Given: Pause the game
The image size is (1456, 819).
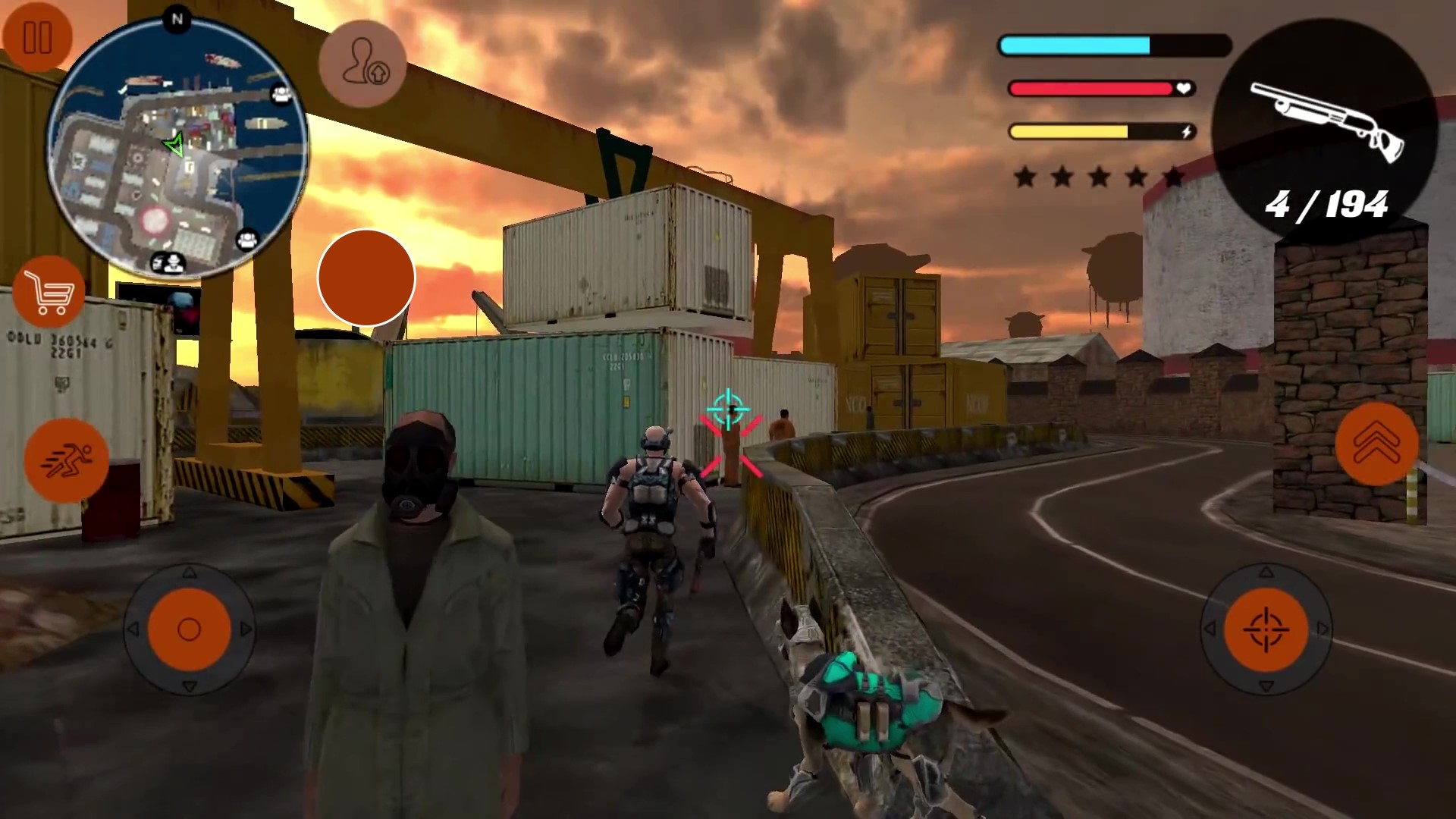Looking at the screenshot, I should [x=38, y=34].
